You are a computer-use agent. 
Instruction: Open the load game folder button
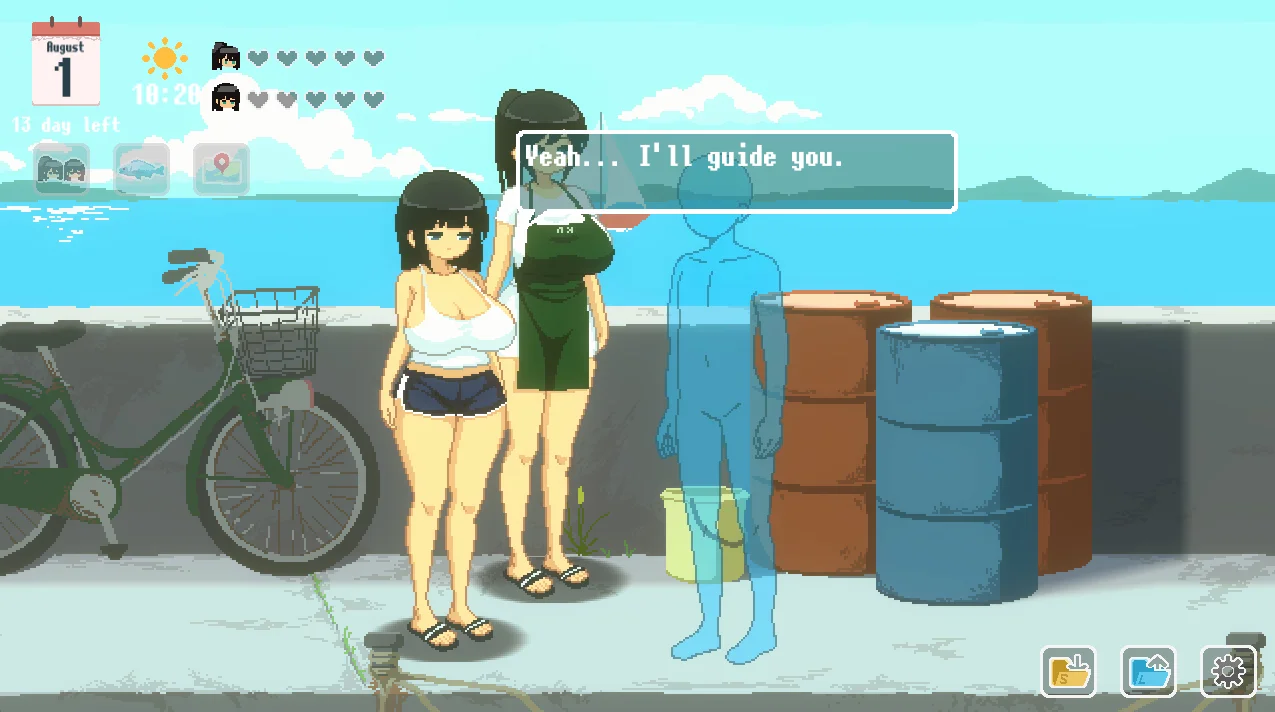pyautogui.click(x=1148, y=671)
